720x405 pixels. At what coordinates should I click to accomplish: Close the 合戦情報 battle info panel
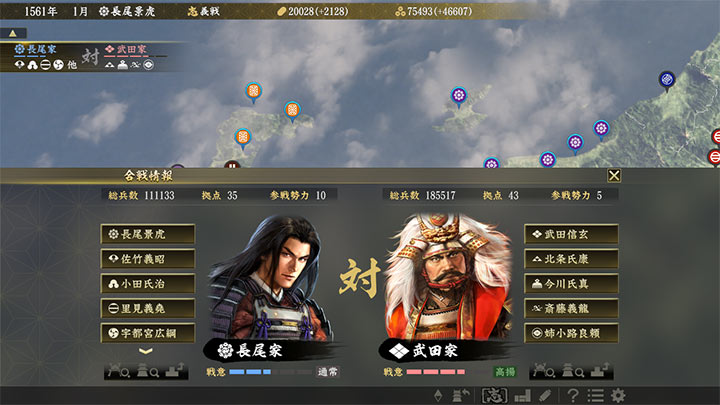tap(614, 175)
